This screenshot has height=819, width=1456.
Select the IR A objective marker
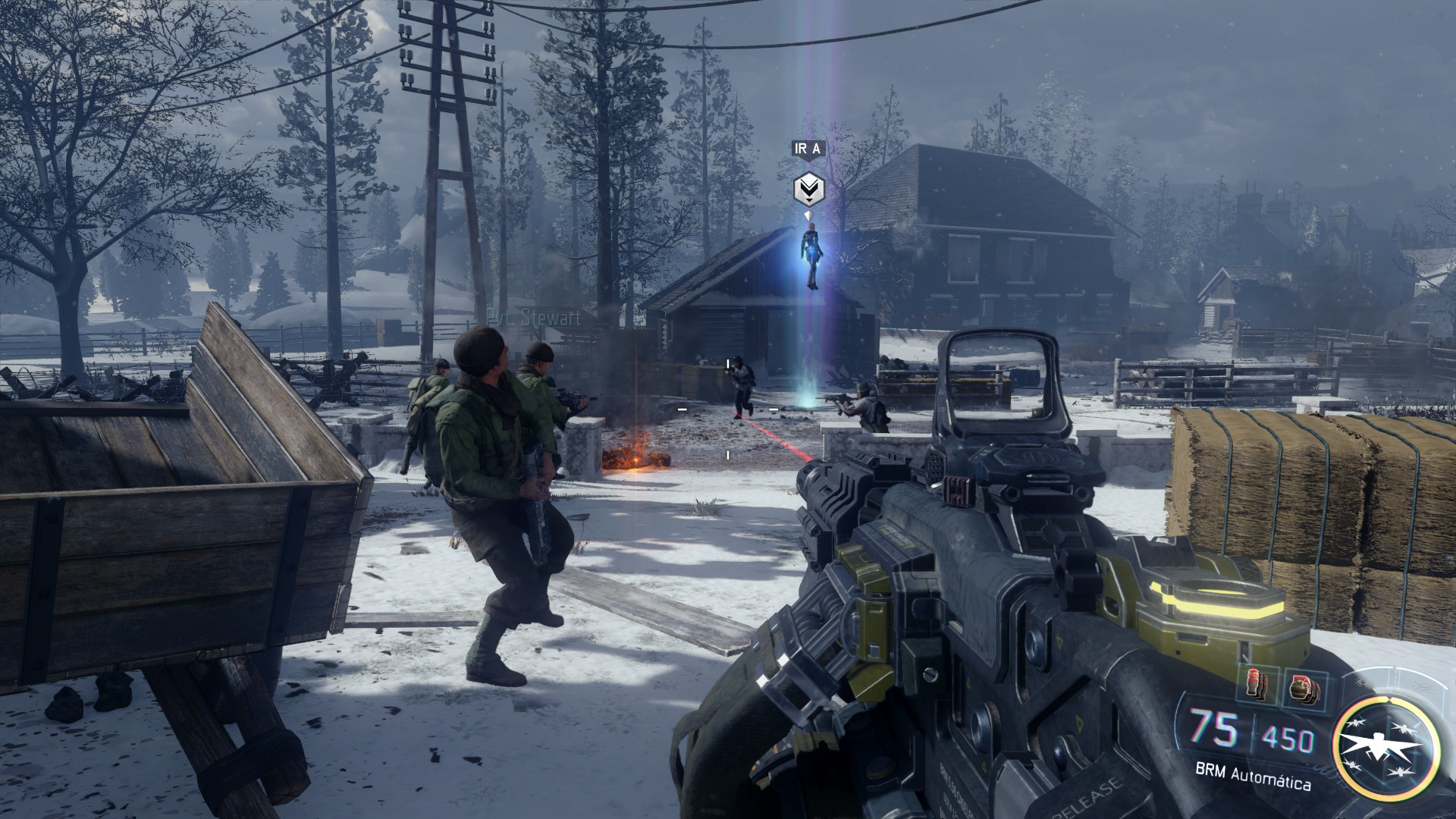[808, 188]
